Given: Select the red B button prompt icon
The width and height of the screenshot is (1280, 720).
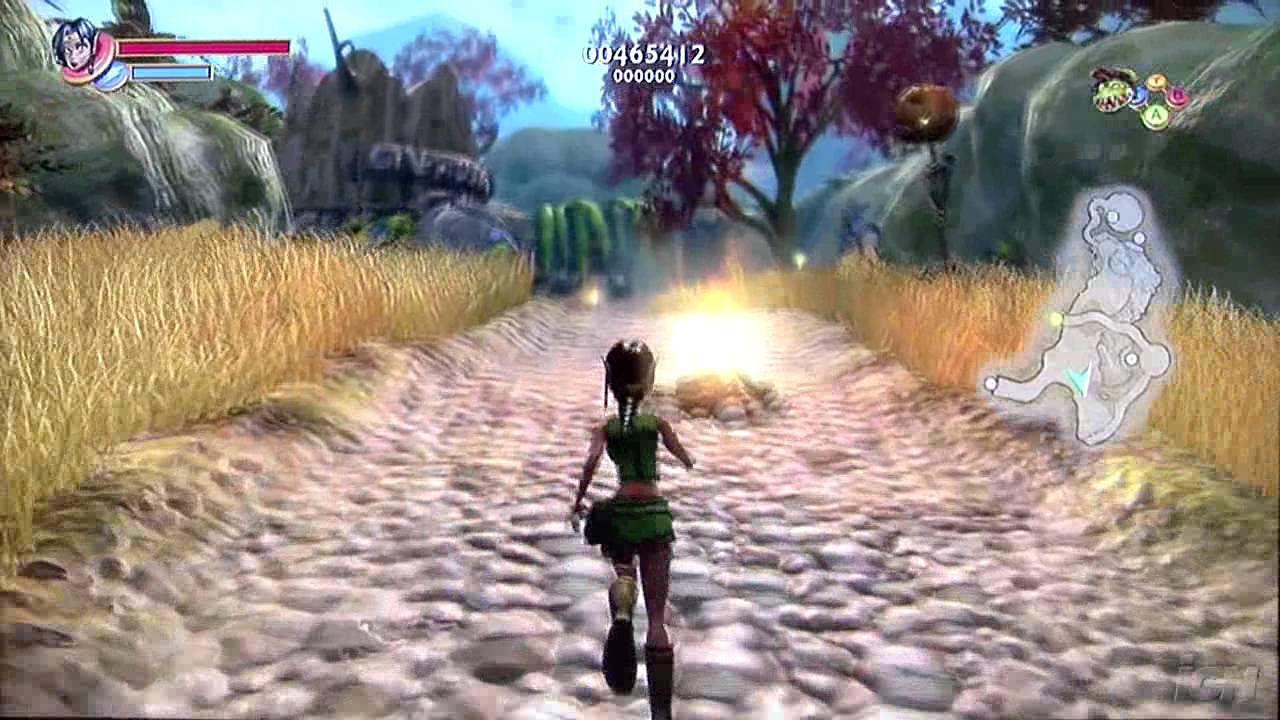Looking at the screenshot, I should (x=1176, y=96).
